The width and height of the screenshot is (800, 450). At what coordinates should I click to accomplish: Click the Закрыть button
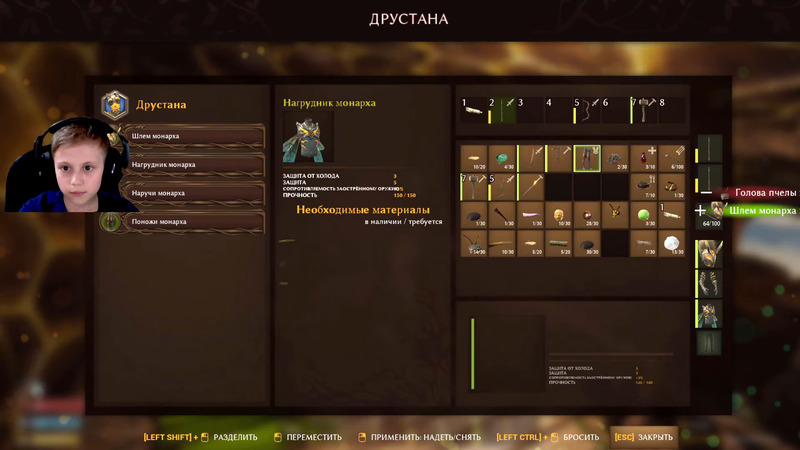[644, 437]
